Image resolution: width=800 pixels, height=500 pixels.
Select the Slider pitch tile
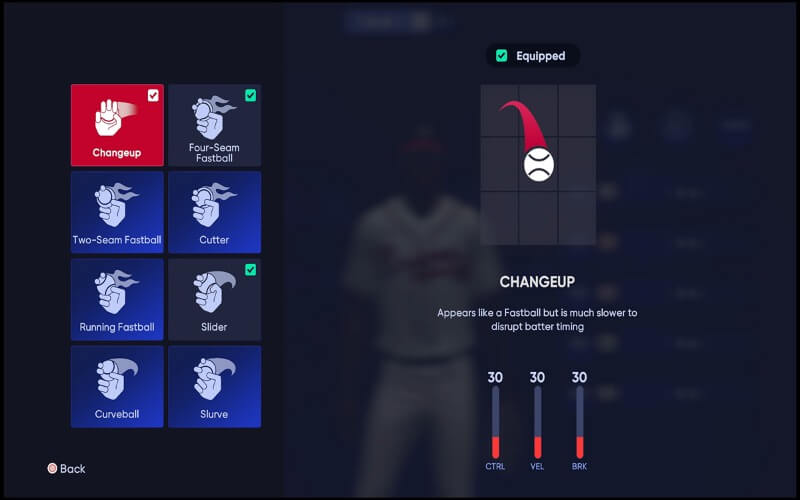(214, 299)
